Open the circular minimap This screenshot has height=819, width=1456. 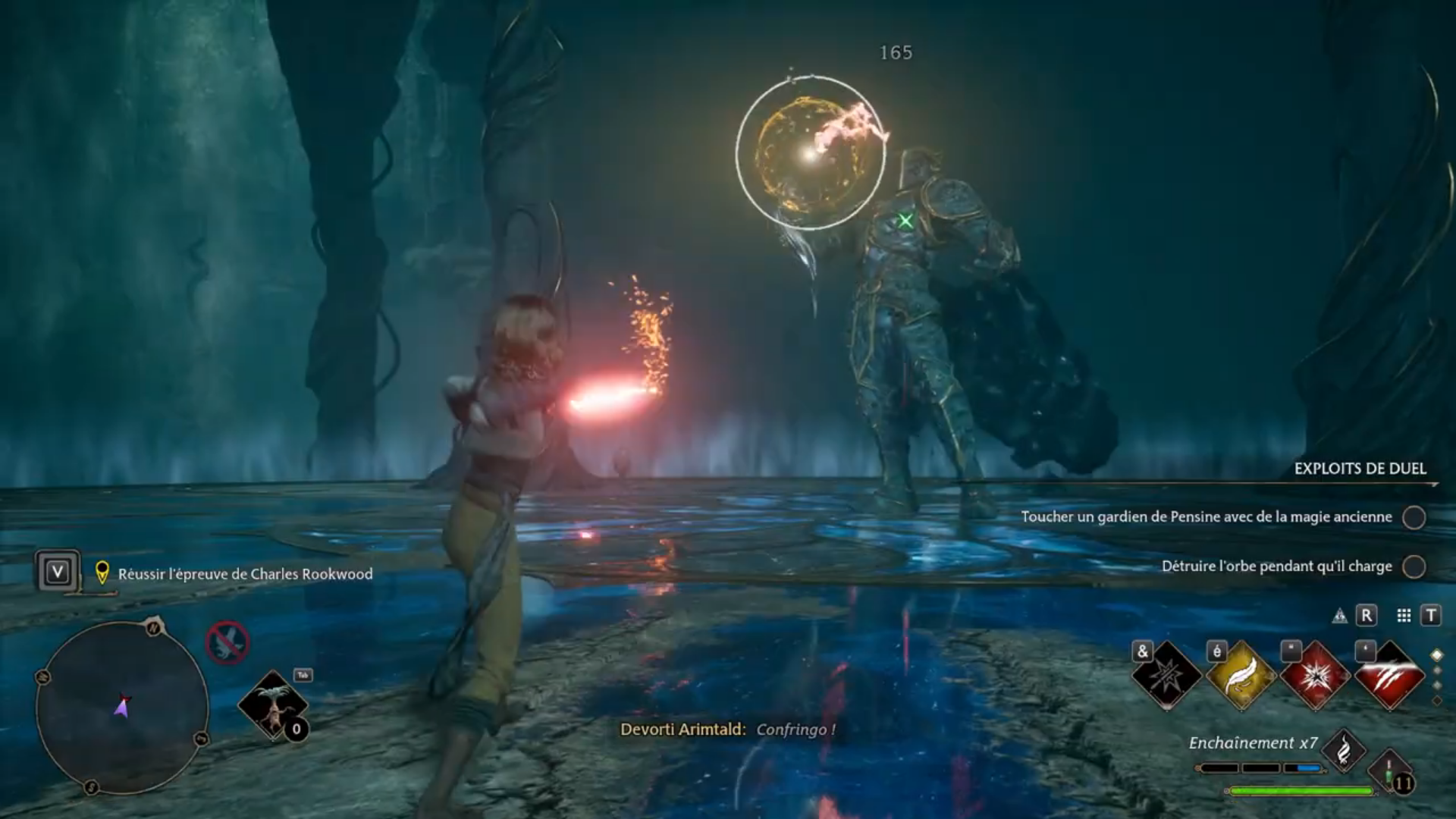pyautogui.click(x=122, y=707)
